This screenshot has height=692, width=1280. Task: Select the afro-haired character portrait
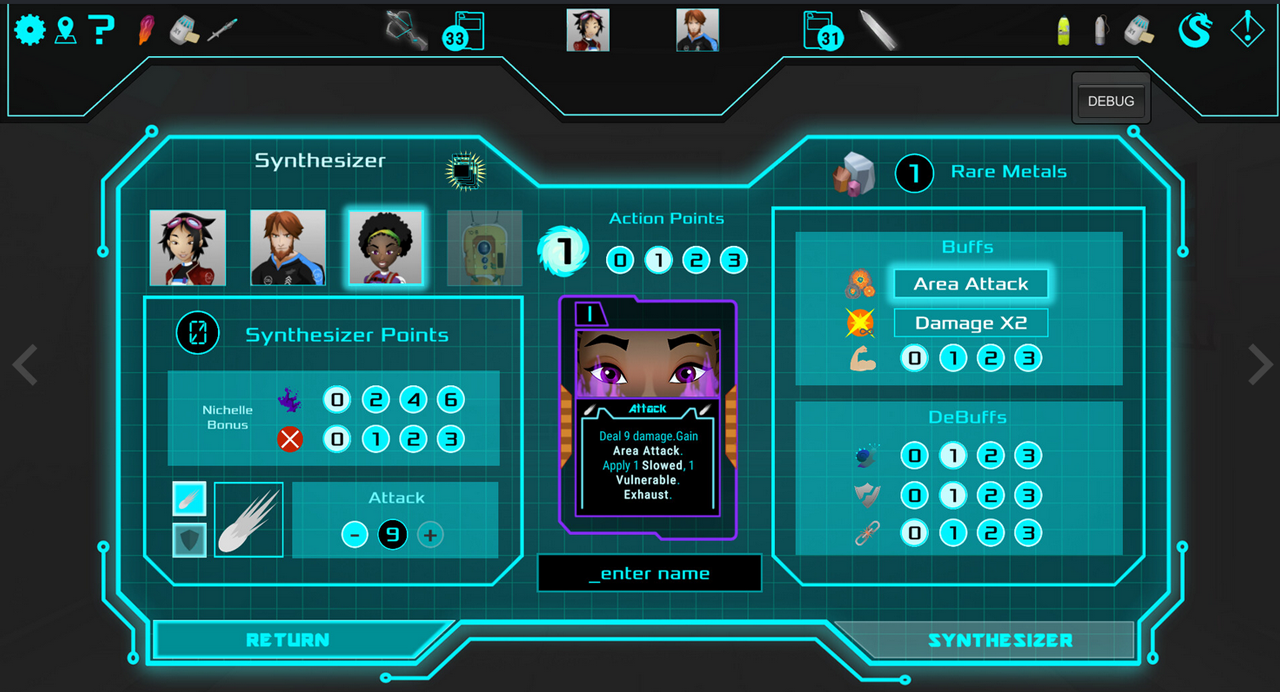click(385, 247)
